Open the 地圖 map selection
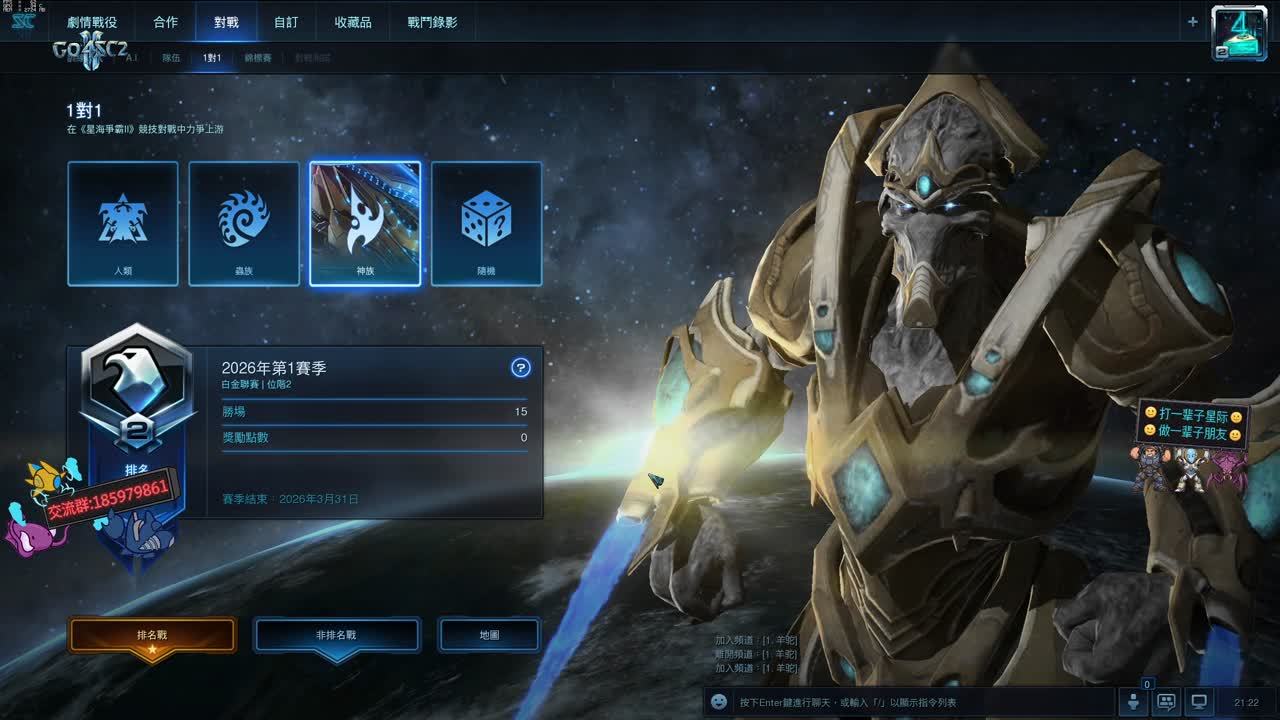 point(489,635)
